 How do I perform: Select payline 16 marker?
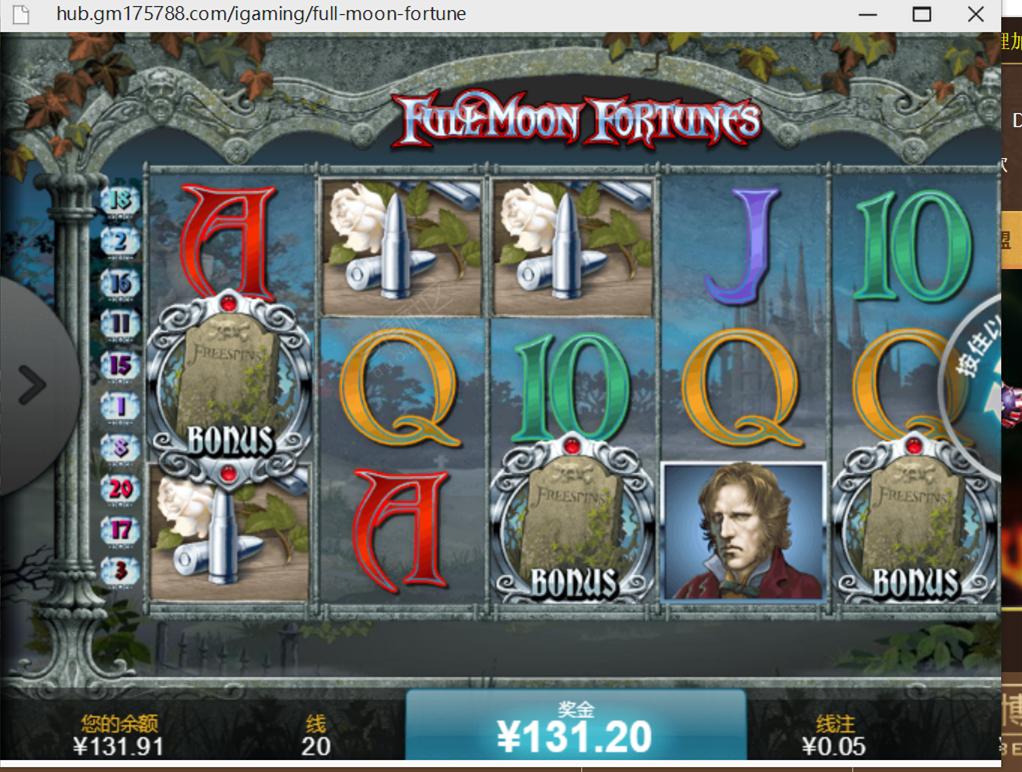[120, 283]
